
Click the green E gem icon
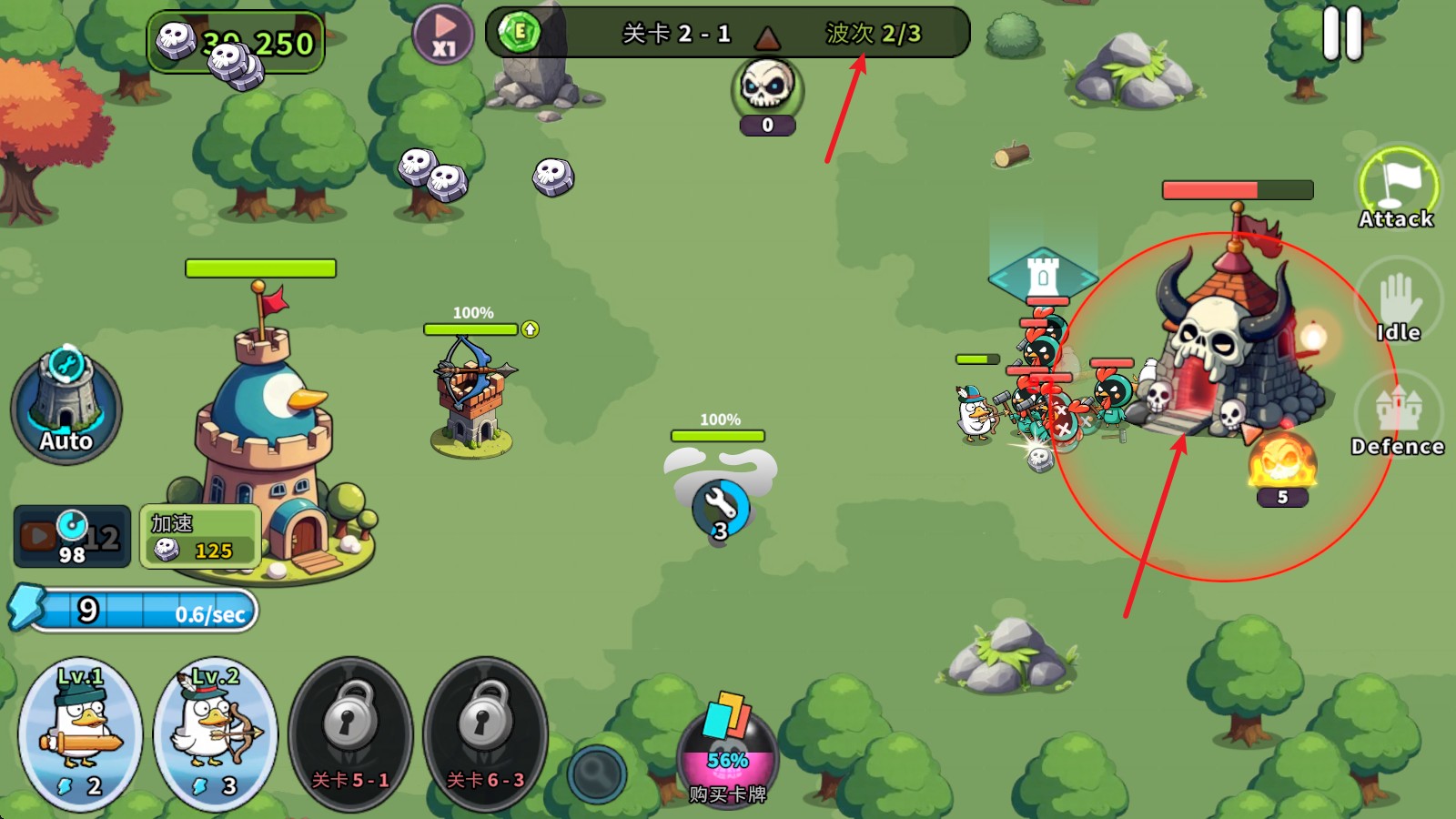point(520,33)
